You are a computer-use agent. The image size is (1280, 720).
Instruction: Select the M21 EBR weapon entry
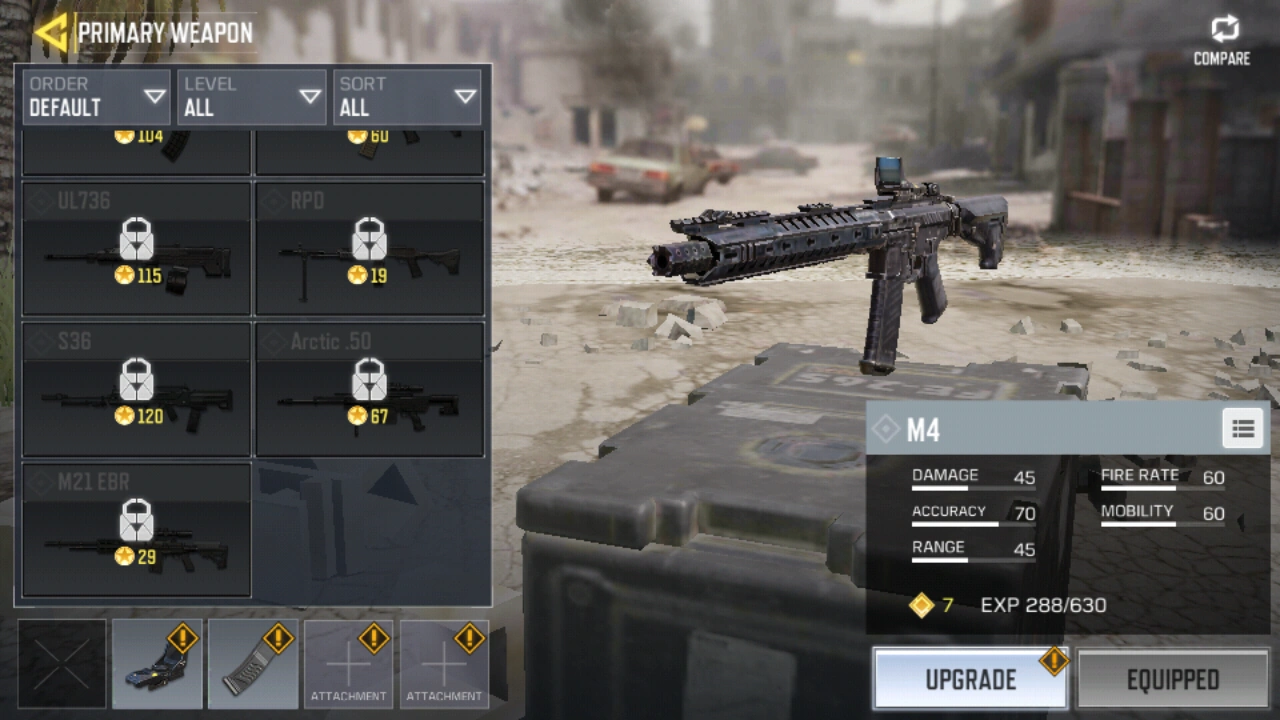tap(135, 528)
